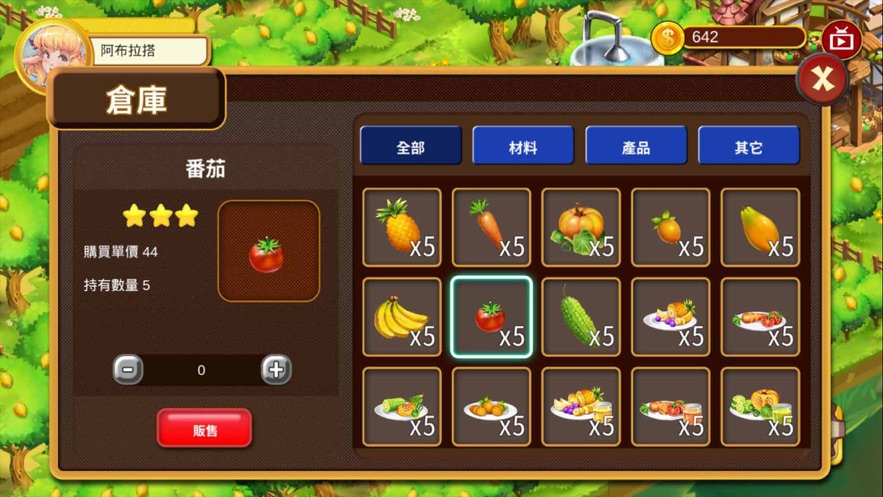This screenshot has height=497, width=883.
Task: Select the banana bunch slot
Action: pos(402,317)
